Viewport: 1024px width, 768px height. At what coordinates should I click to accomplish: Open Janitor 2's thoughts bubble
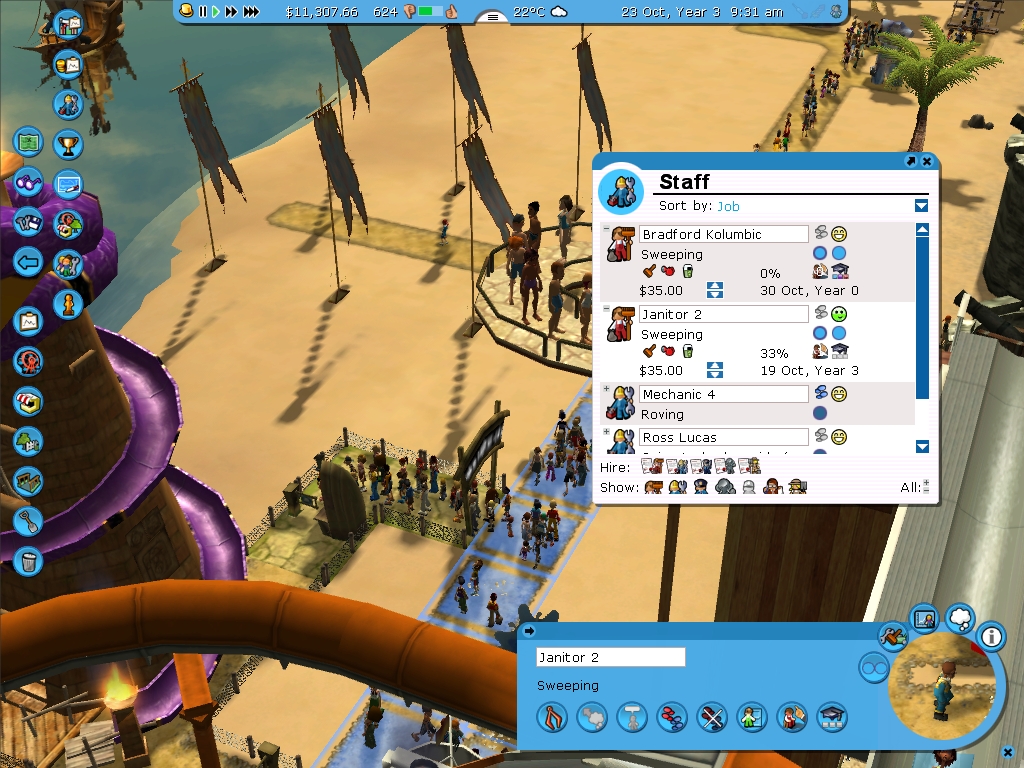[959, 619]
